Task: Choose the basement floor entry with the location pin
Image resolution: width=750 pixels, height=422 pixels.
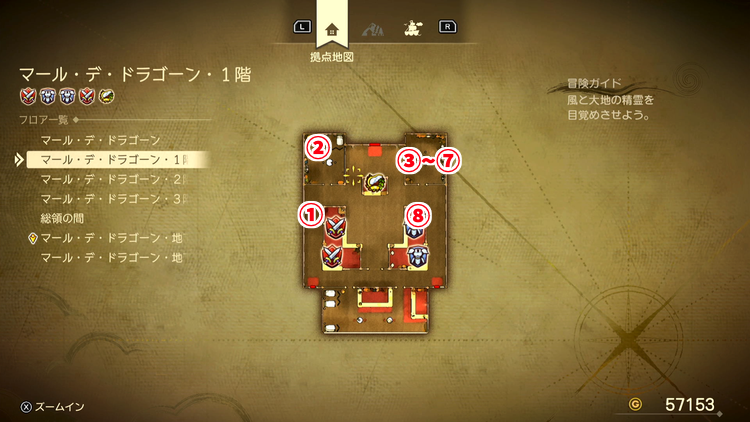Action: pos(112,238)
